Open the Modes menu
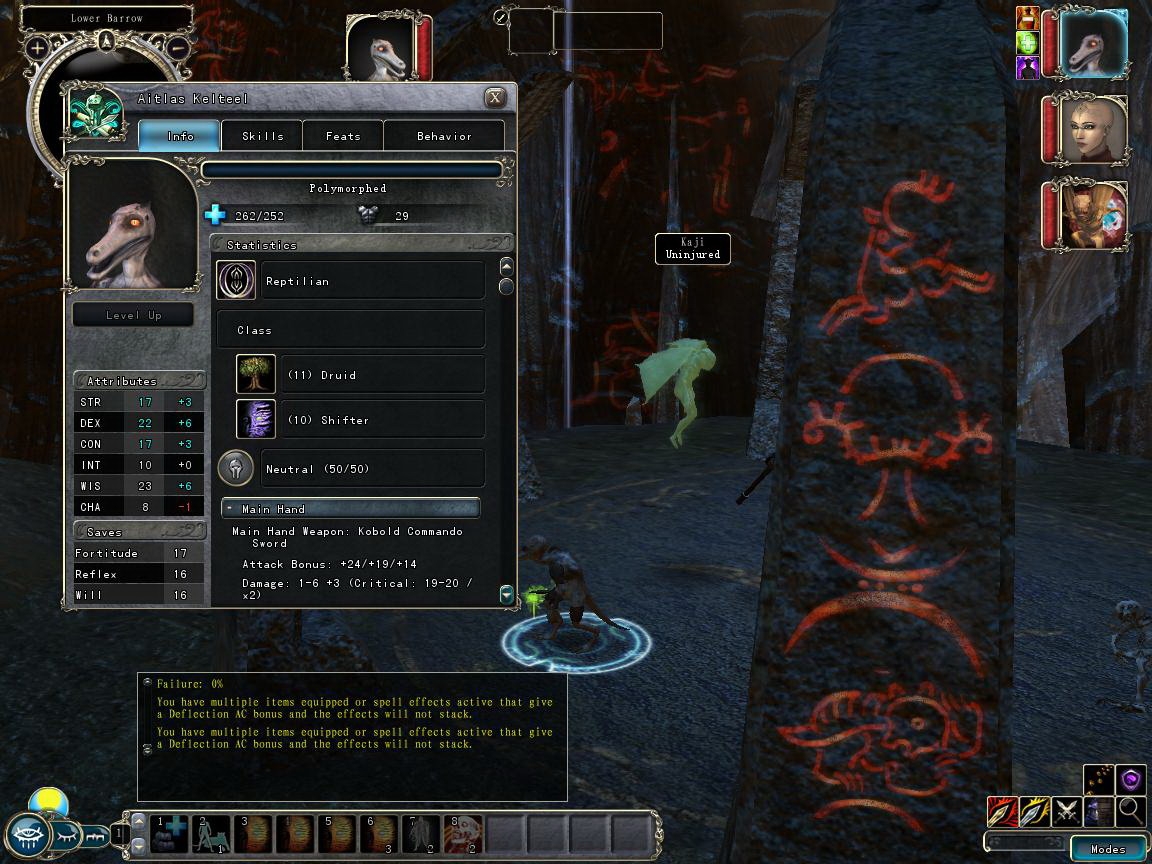Viewport: 1152px width, 864px height. [1107, 849]
